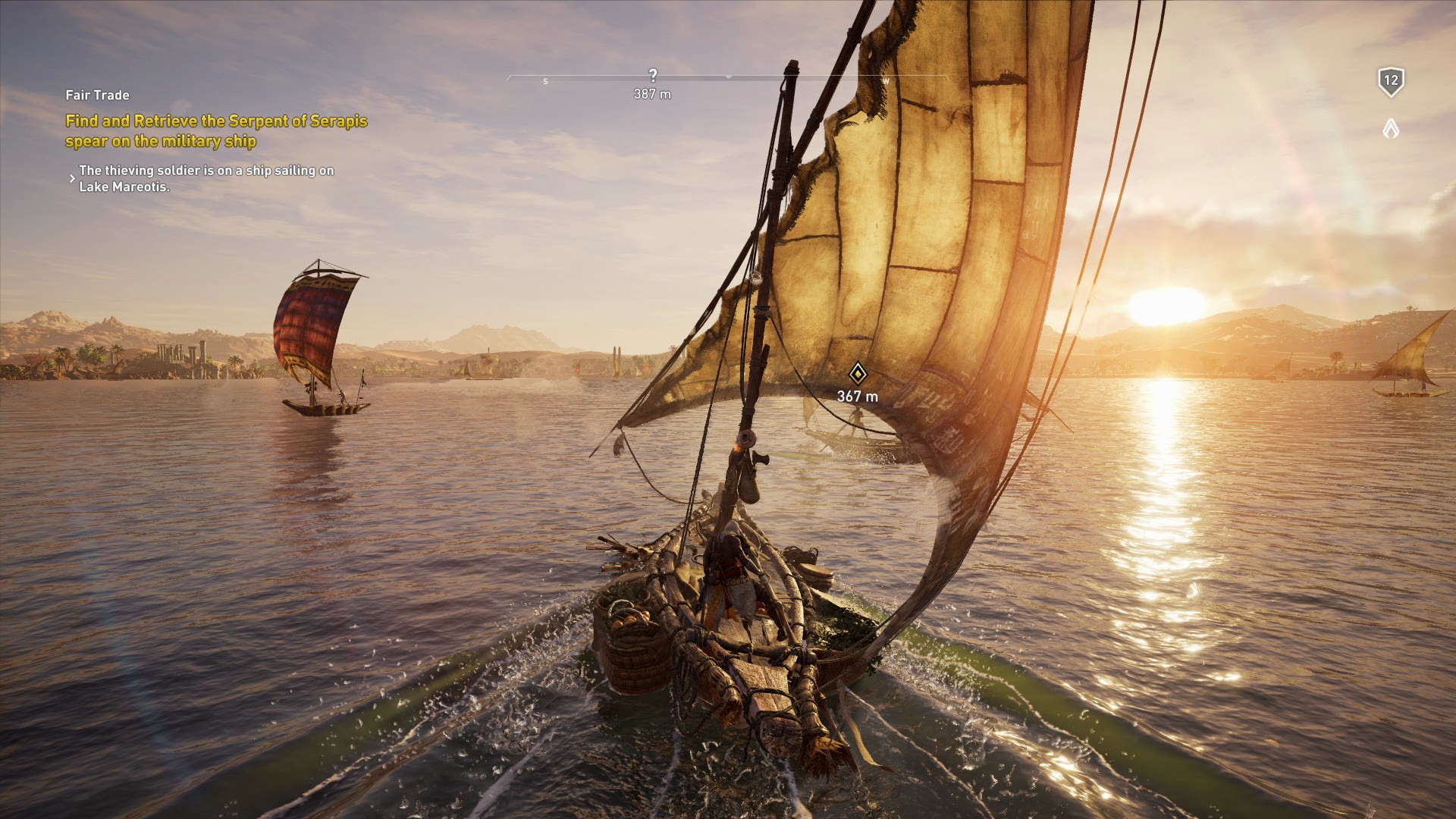Select the Fair Trade quest title
The height and width of the screenshot is (819, 1456).
coord(97,95)
